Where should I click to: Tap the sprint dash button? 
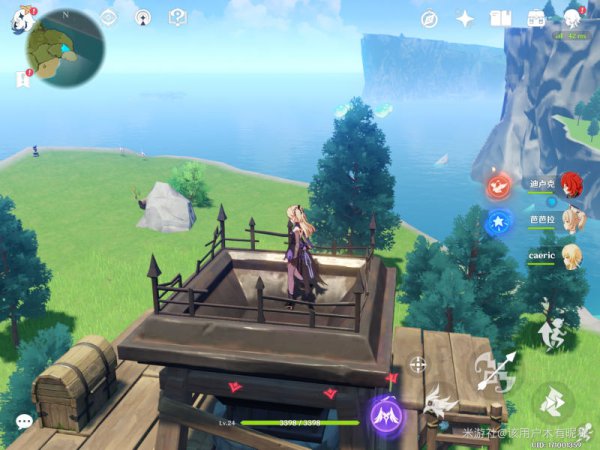[x=551, y=403]
